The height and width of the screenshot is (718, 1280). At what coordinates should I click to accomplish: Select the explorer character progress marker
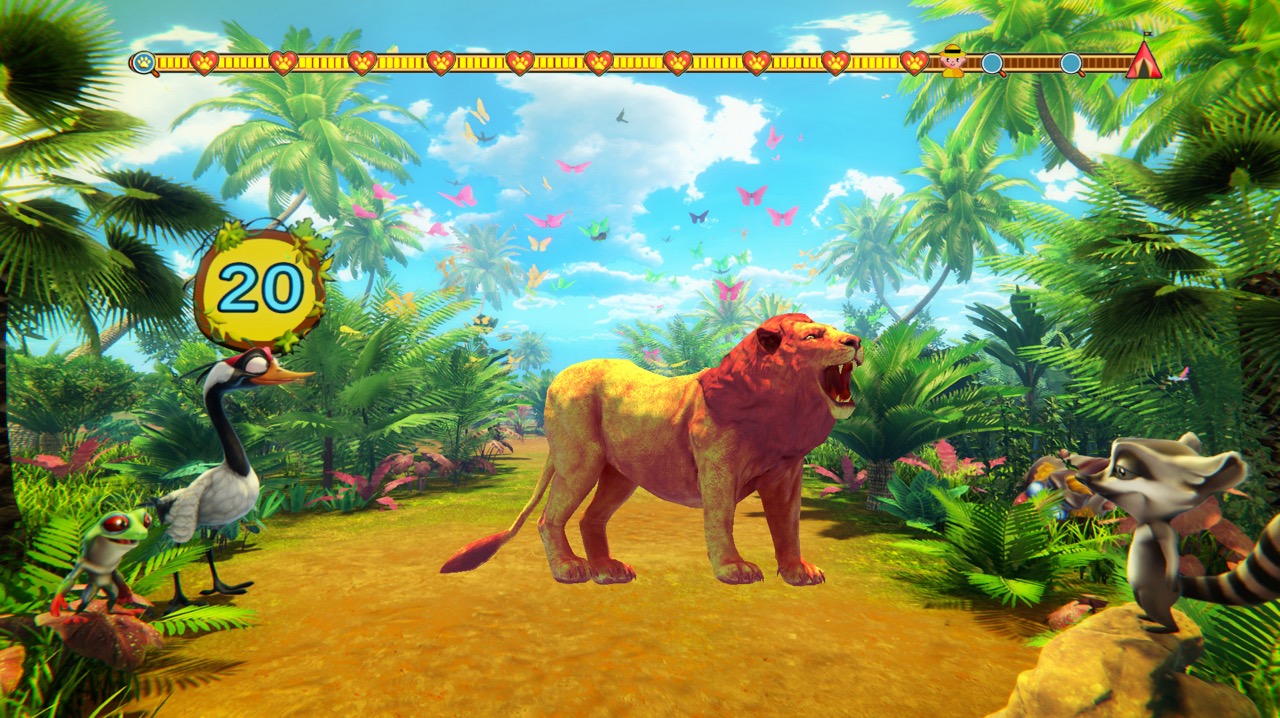953,62
